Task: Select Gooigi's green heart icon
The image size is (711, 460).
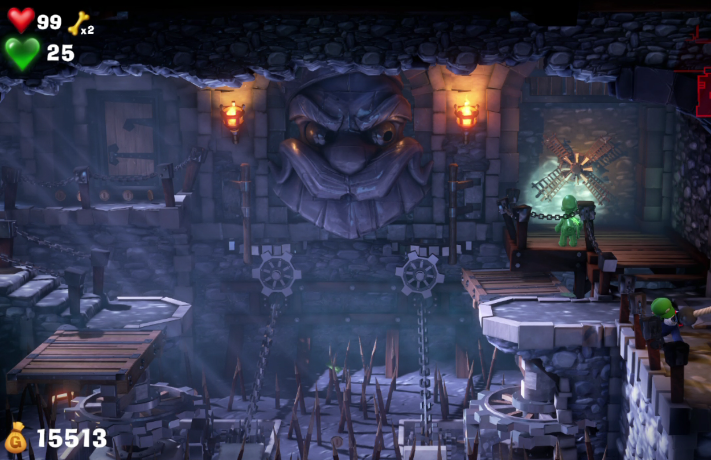Action: click(22, 53)
